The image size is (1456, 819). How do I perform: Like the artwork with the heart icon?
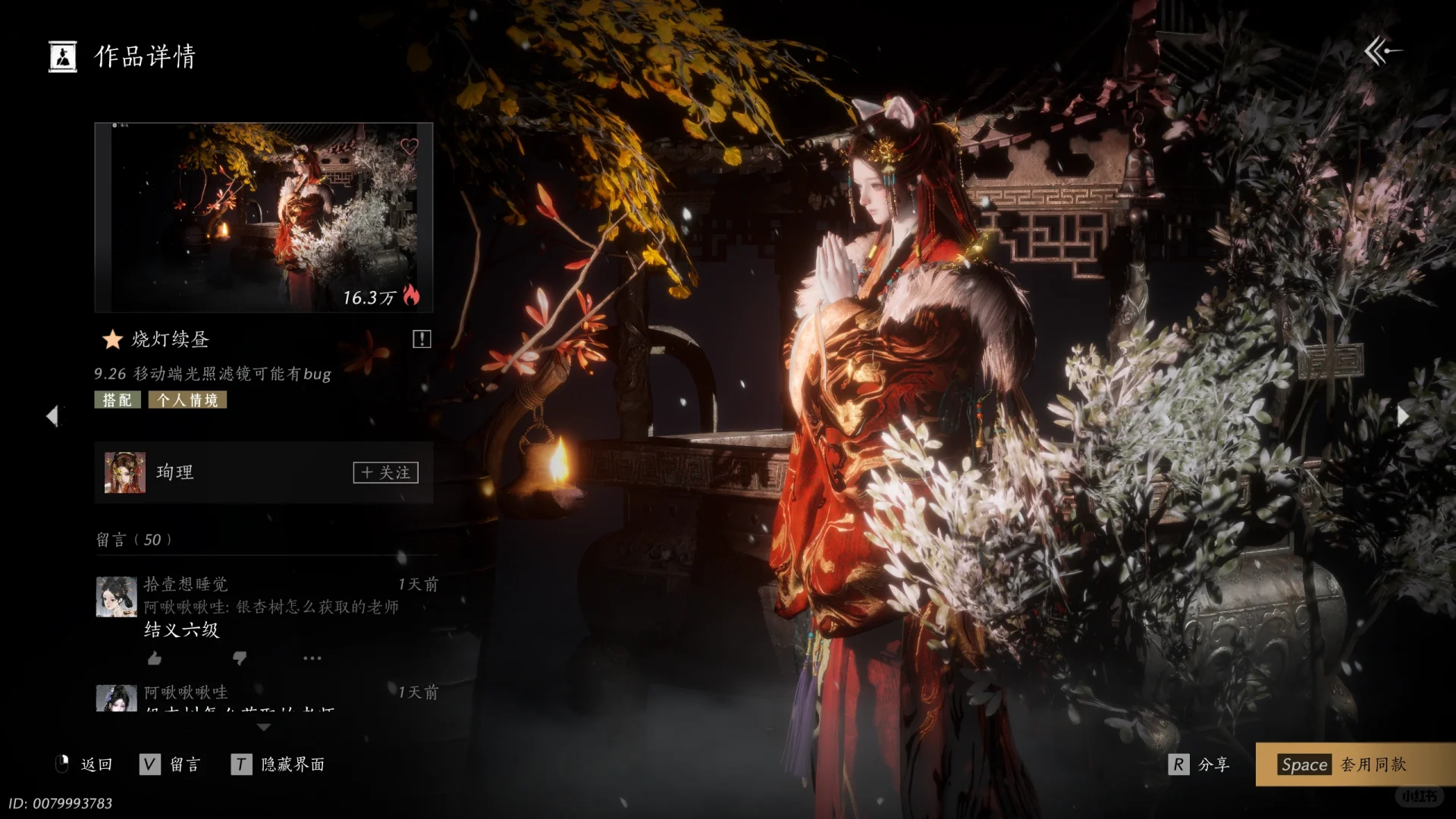409,146
